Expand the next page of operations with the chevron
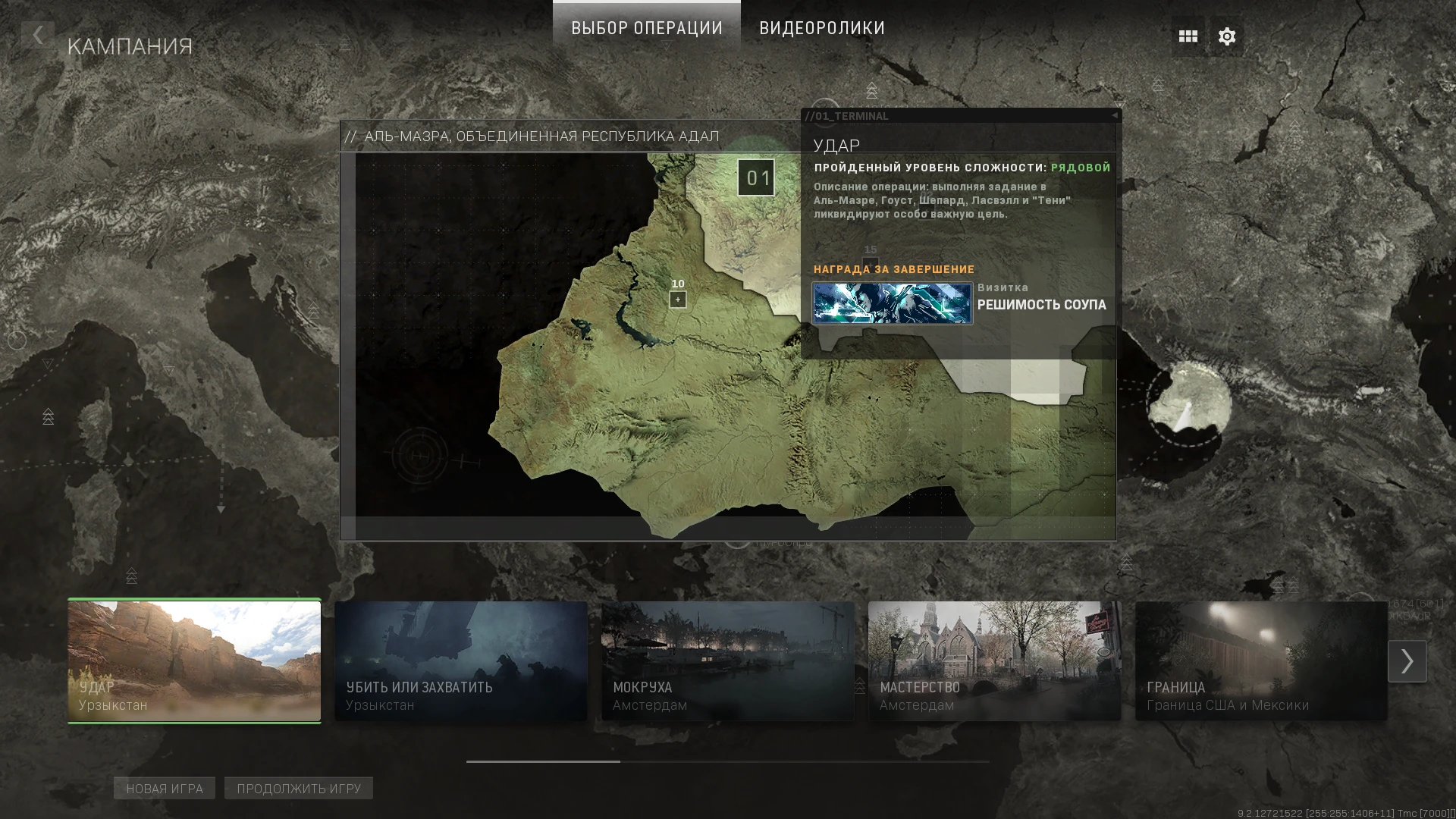 (1407, 661)
